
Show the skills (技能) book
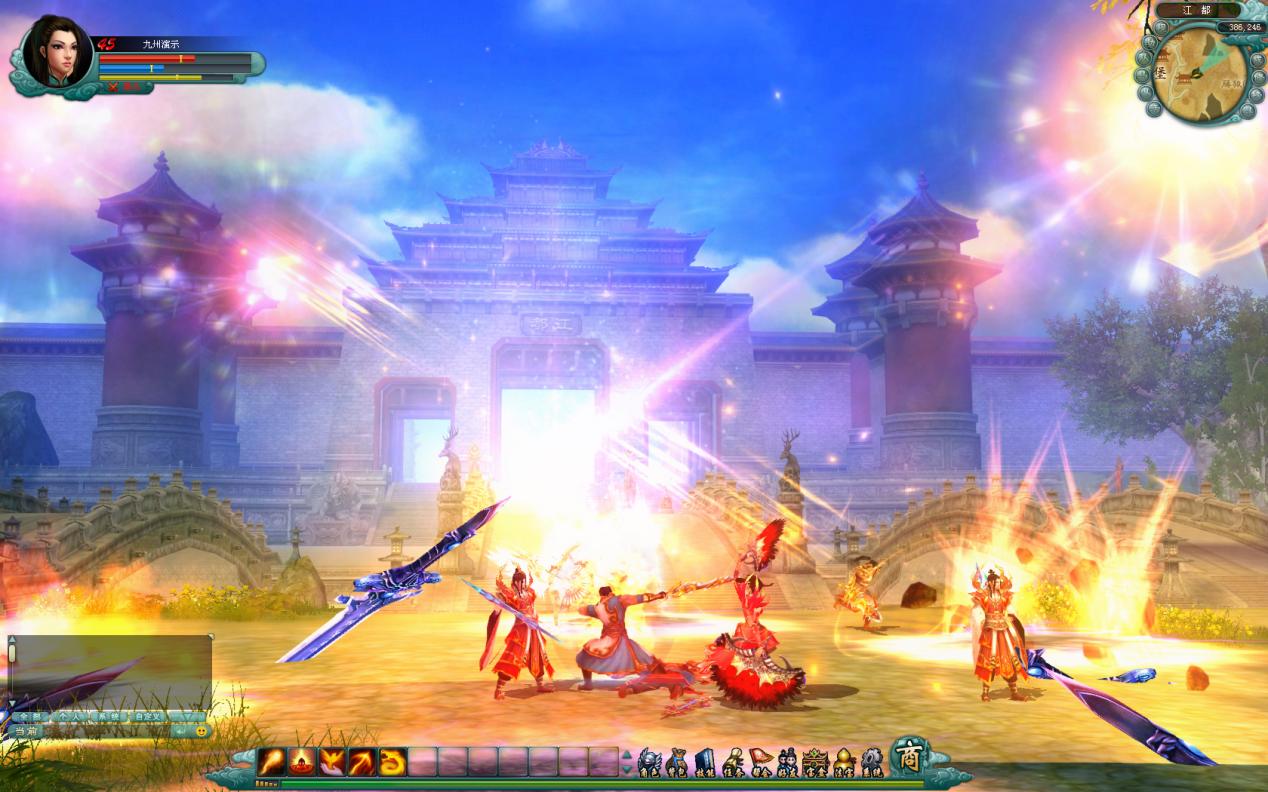705,763
